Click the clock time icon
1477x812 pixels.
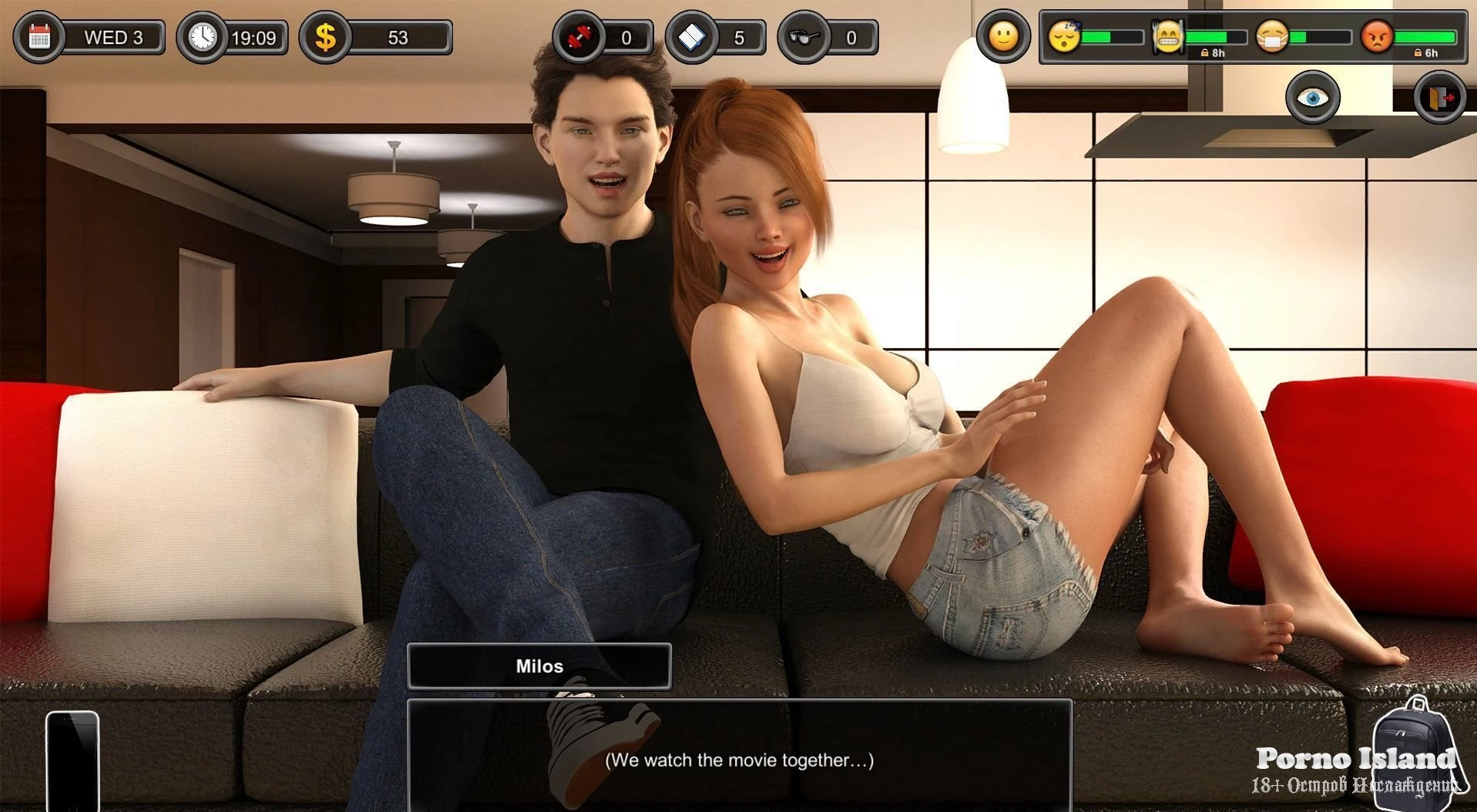pyautogui.click(x=203, y=37)
